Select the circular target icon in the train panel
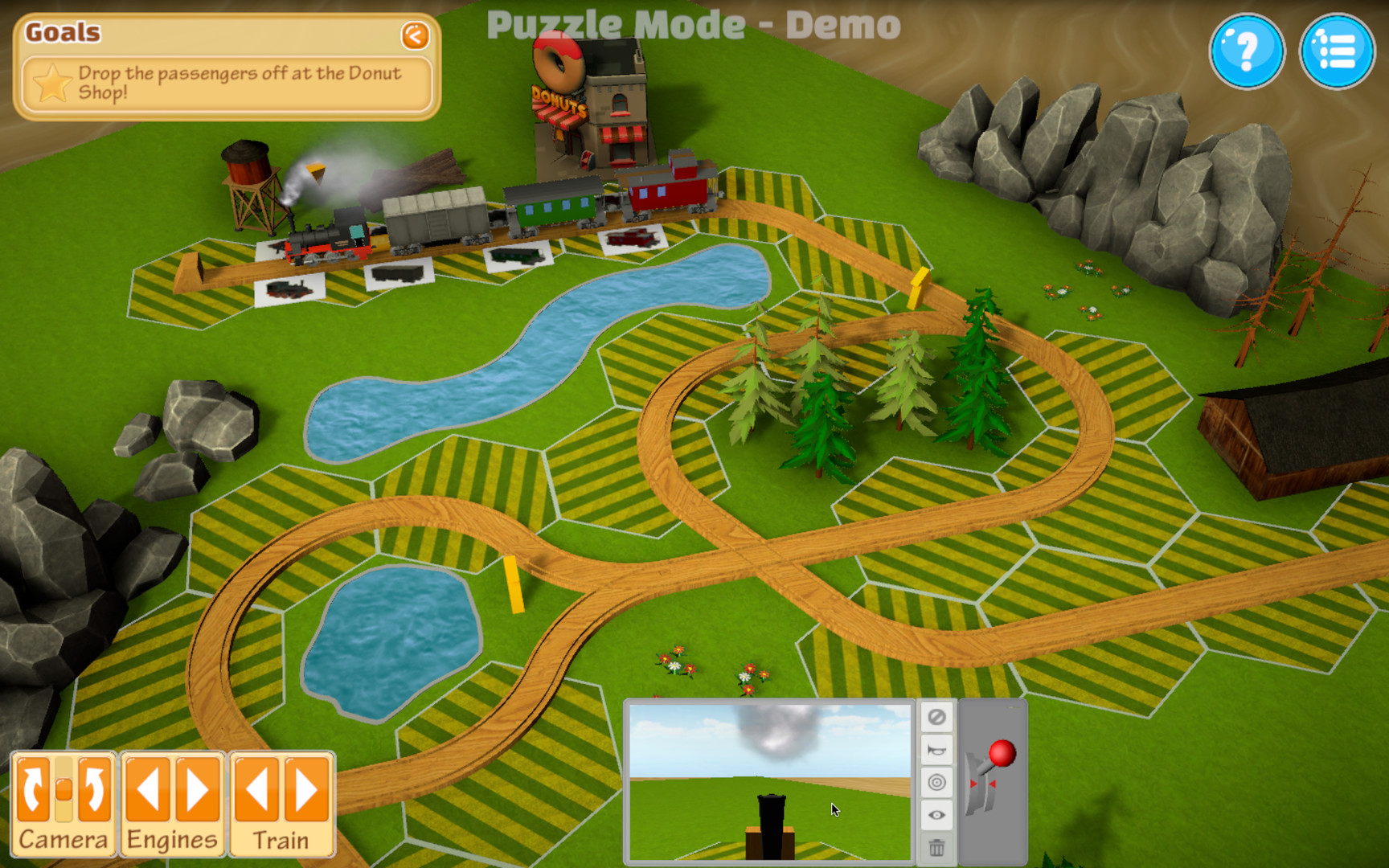1389x868 pixels. 936,782
